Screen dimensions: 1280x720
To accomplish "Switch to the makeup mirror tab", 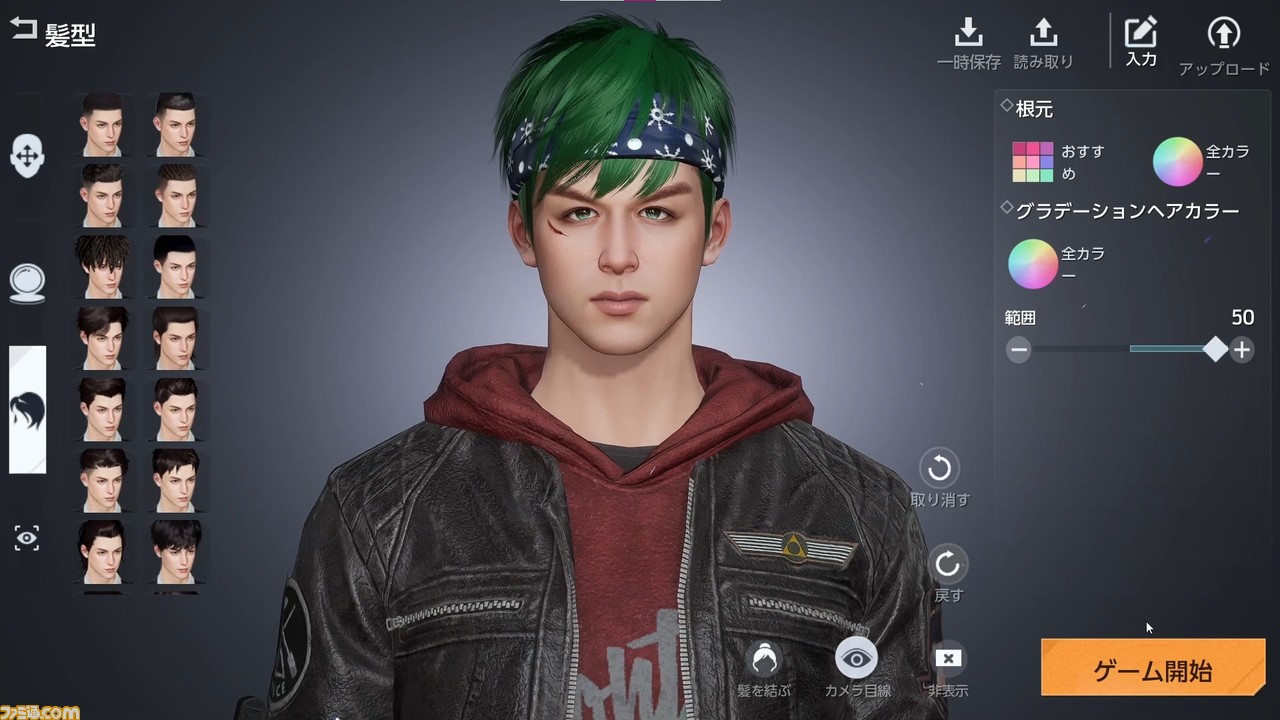I will click(27, 283).
